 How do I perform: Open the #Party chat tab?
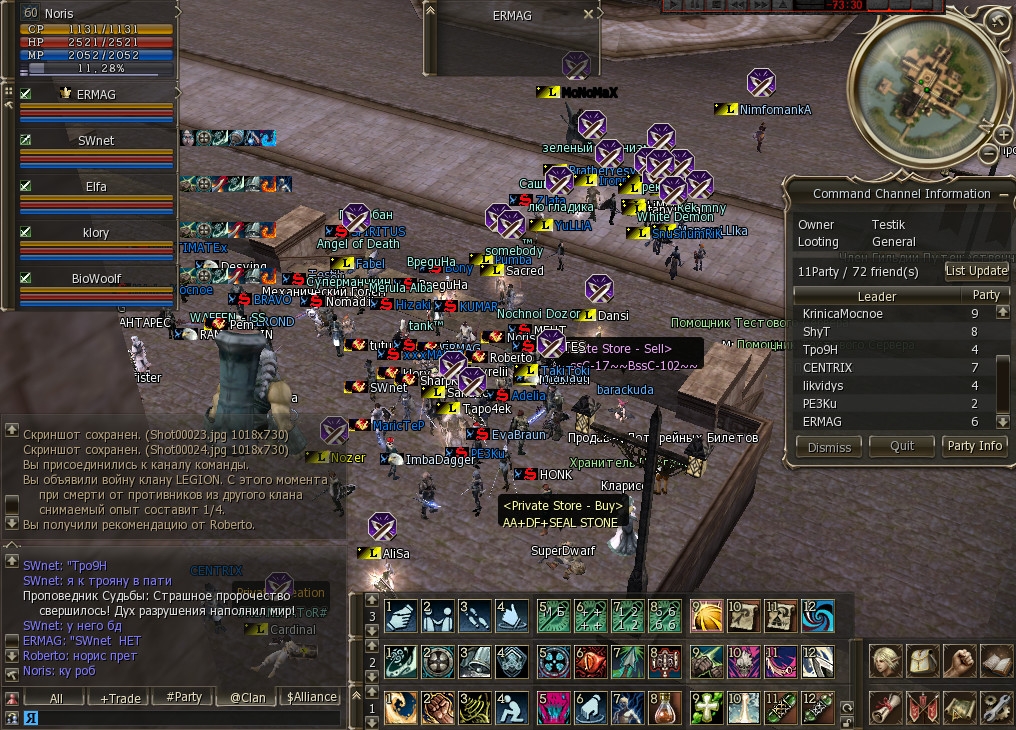pyautogui.click(x=184, y=698)
